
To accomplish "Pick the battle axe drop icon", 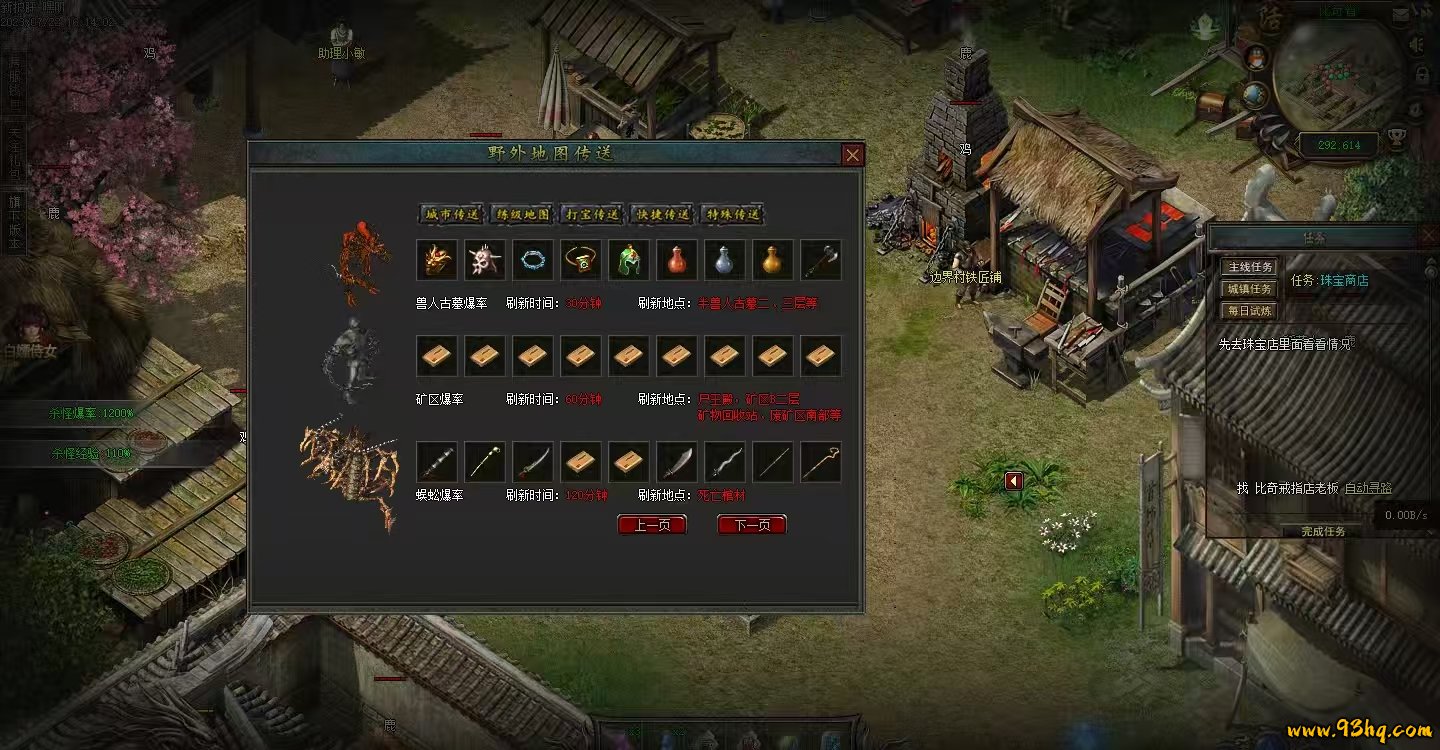I will coord(821,260).
